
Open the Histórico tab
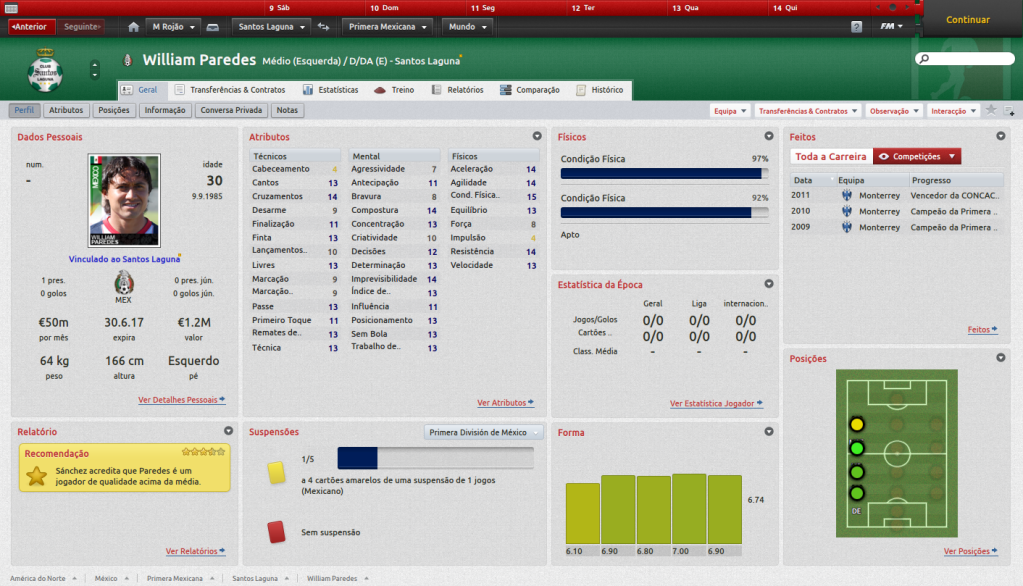pos(600,90)
